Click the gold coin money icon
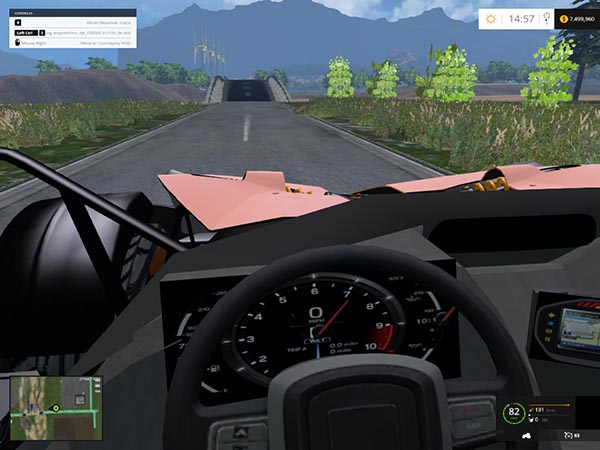The image size is (600, 450). (x=565, y=18)
